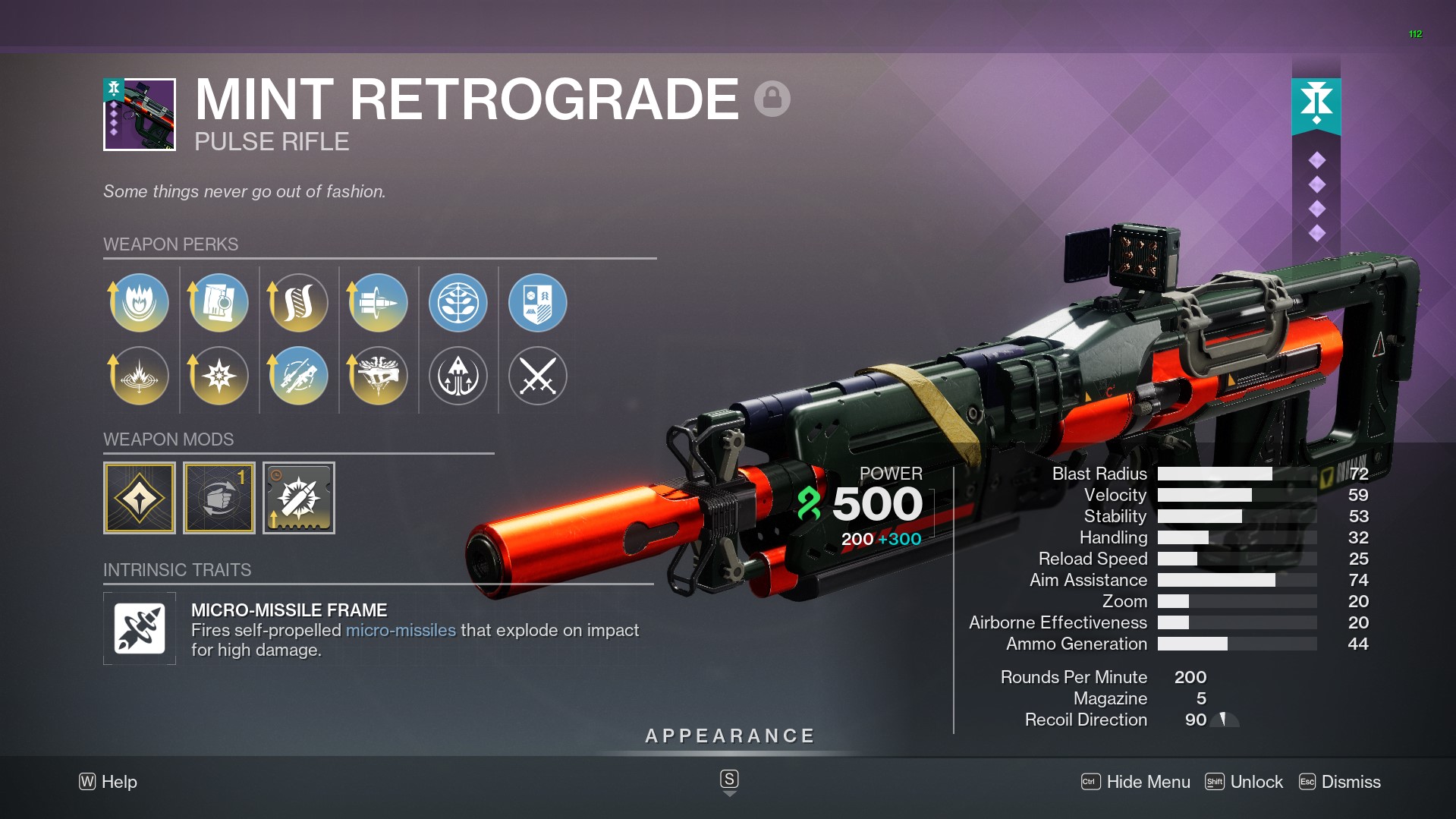Choose the winged rifle perk icon
The width and height of the screenshot is (1456, 819).
click(x=379, y=376)
